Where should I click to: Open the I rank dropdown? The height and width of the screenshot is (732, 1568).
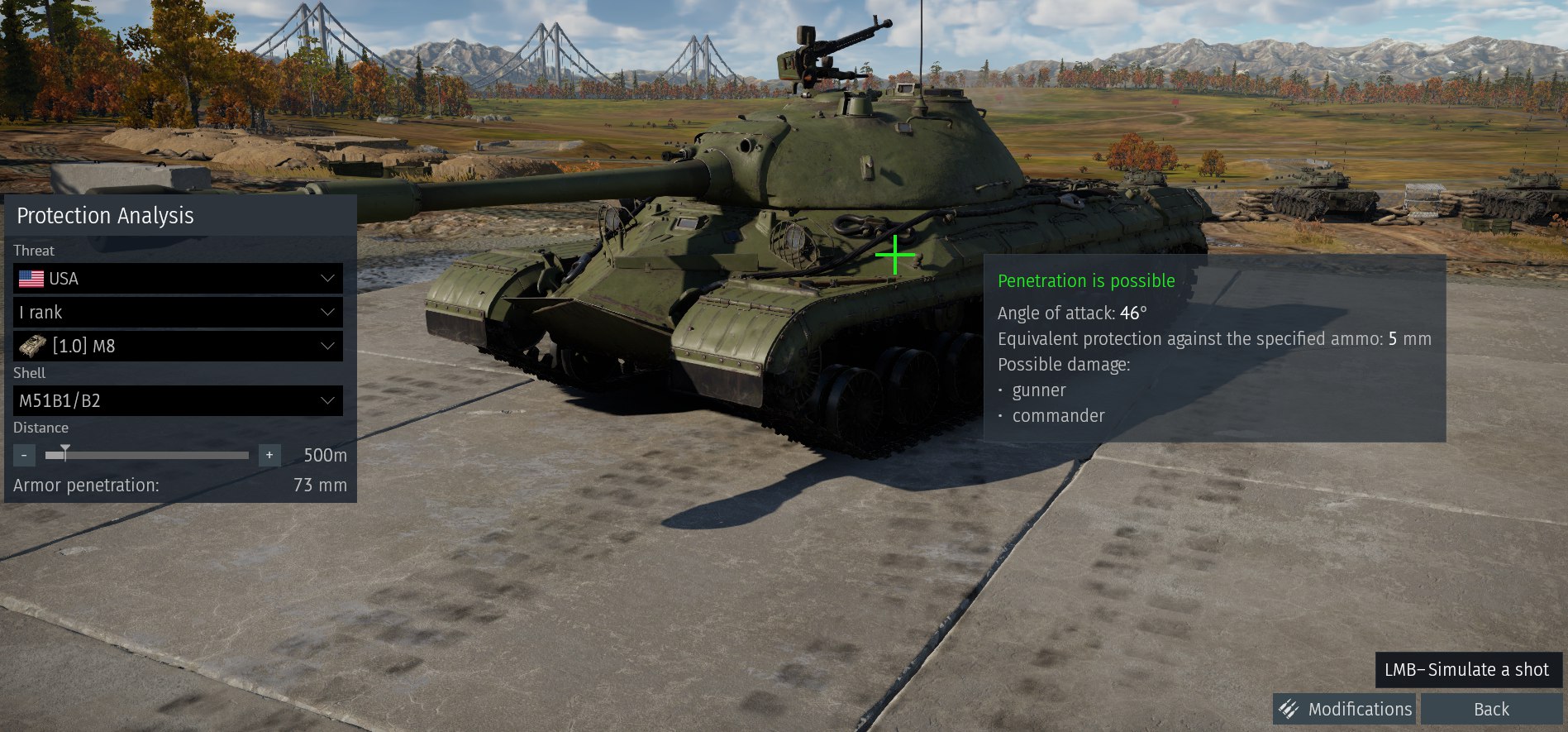(178, 313)
